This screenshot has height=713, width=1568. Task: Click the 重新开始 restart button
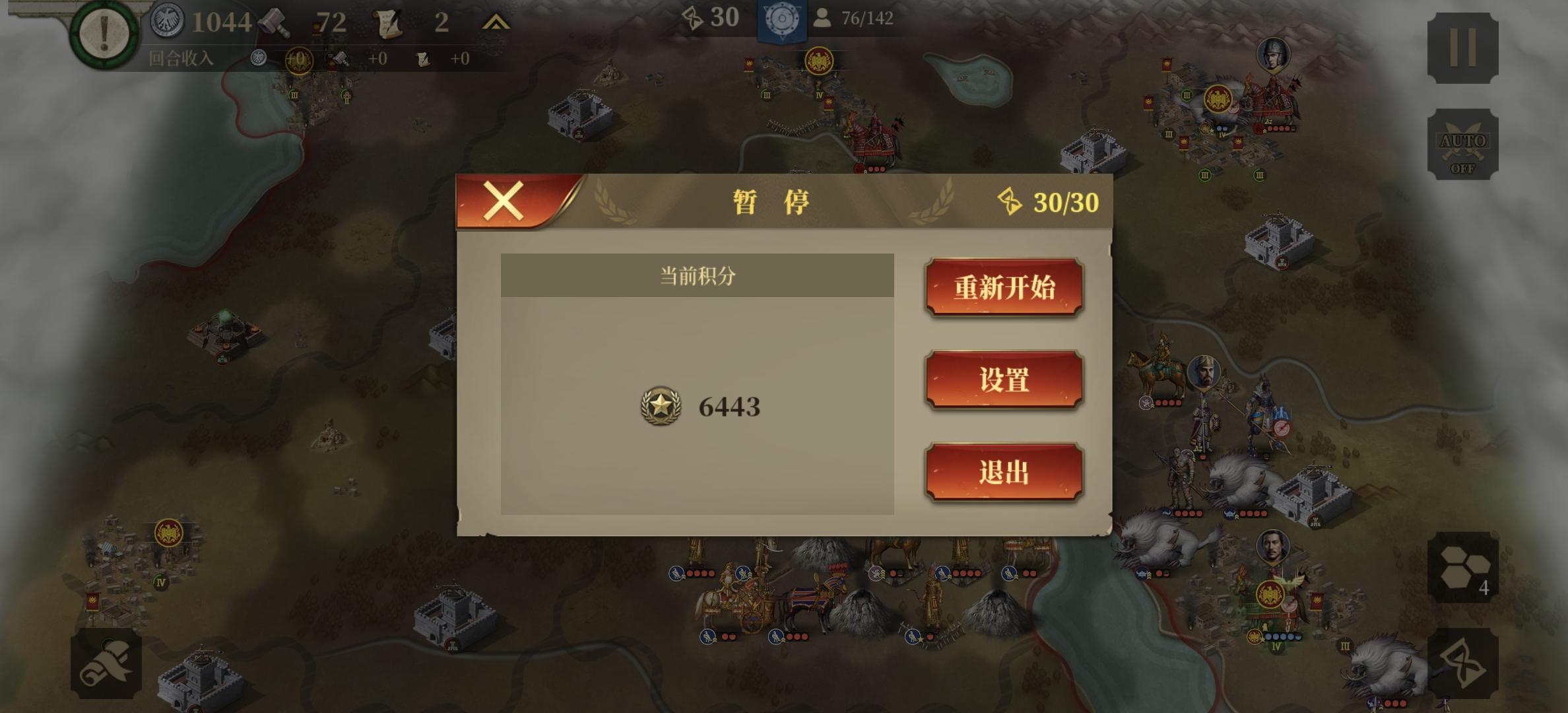pyautogui.click(x=1004, y=289)
